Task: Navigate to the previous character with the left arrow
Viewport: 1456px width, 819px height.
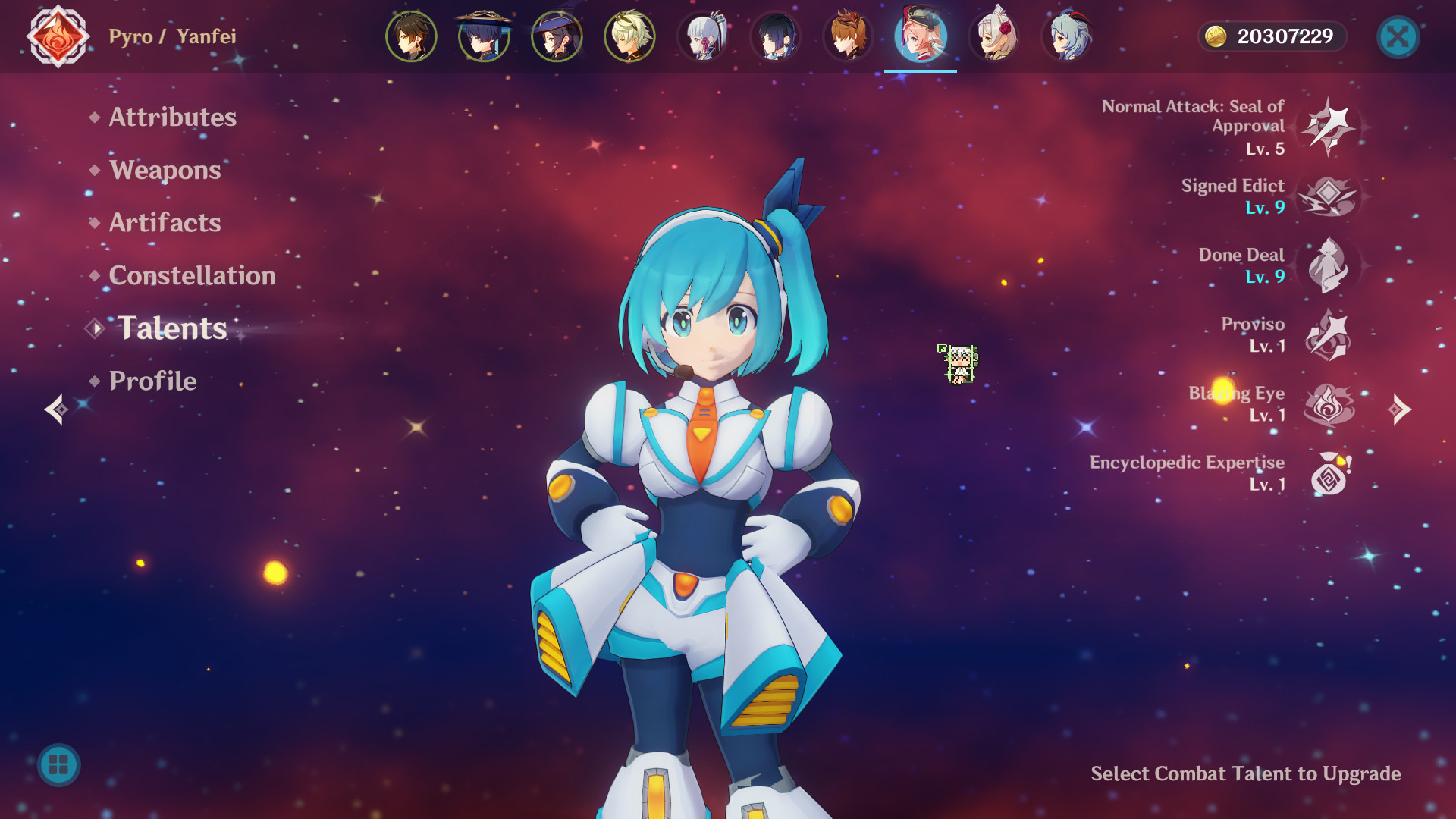Action: point(54,410)
